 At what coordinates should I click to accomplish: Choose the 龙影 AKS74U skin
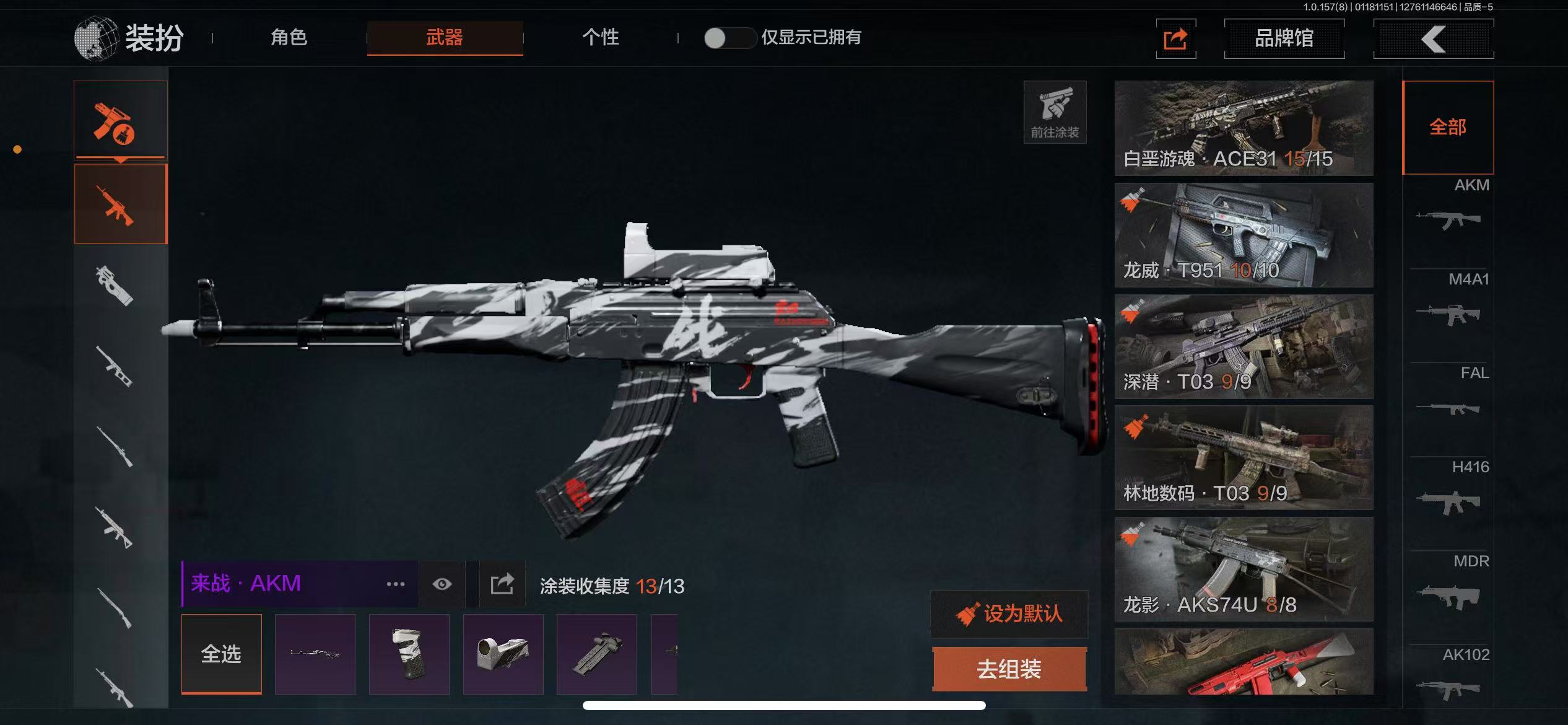pos(1244,569)
